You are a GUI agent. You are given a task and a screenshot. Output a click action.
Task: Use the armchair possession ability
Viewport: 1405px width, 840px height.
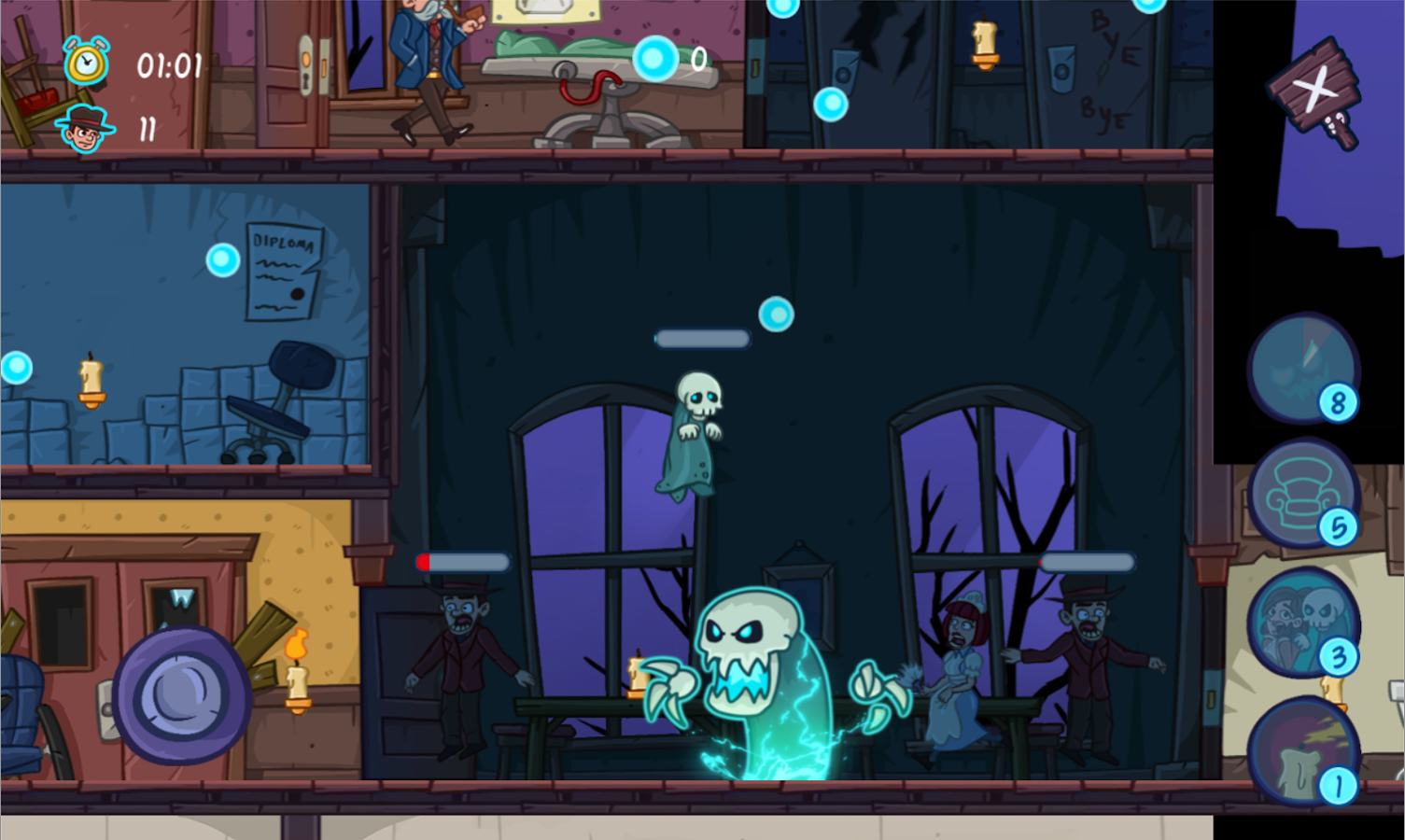click(1301, 493)
